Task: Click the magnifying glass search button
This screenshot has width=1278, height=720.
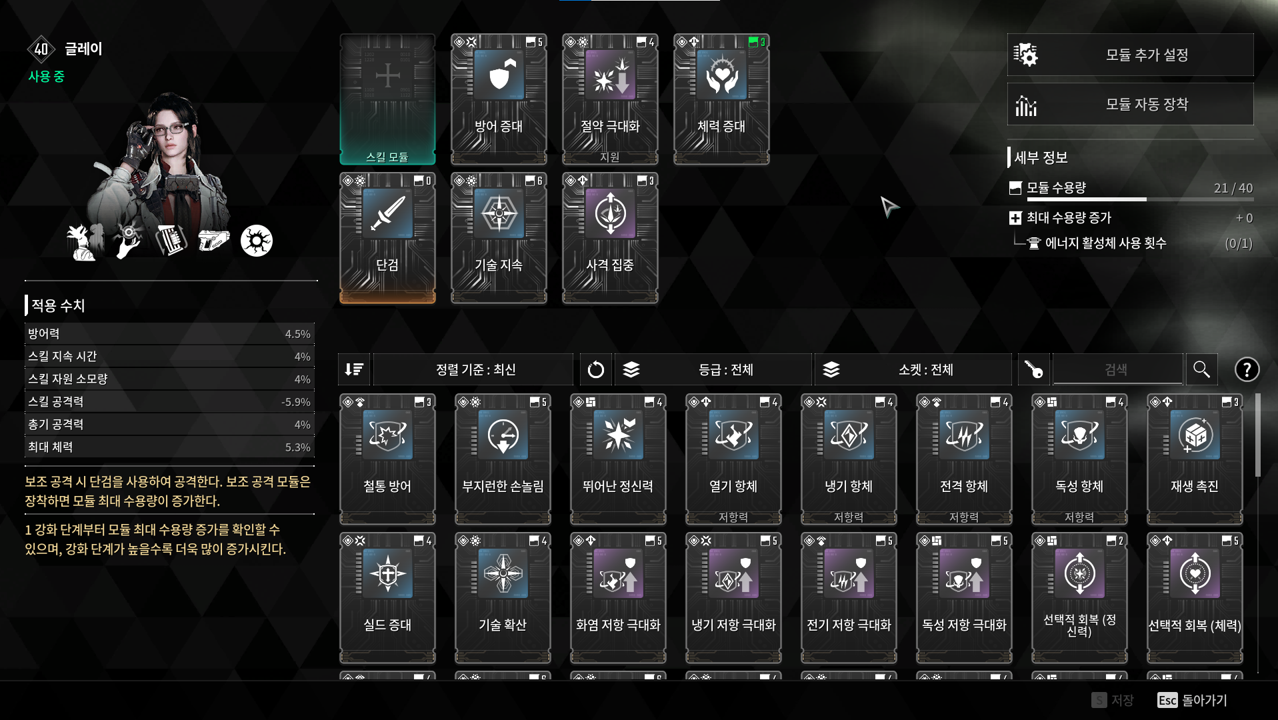Action: click(x=1201, y=370)
